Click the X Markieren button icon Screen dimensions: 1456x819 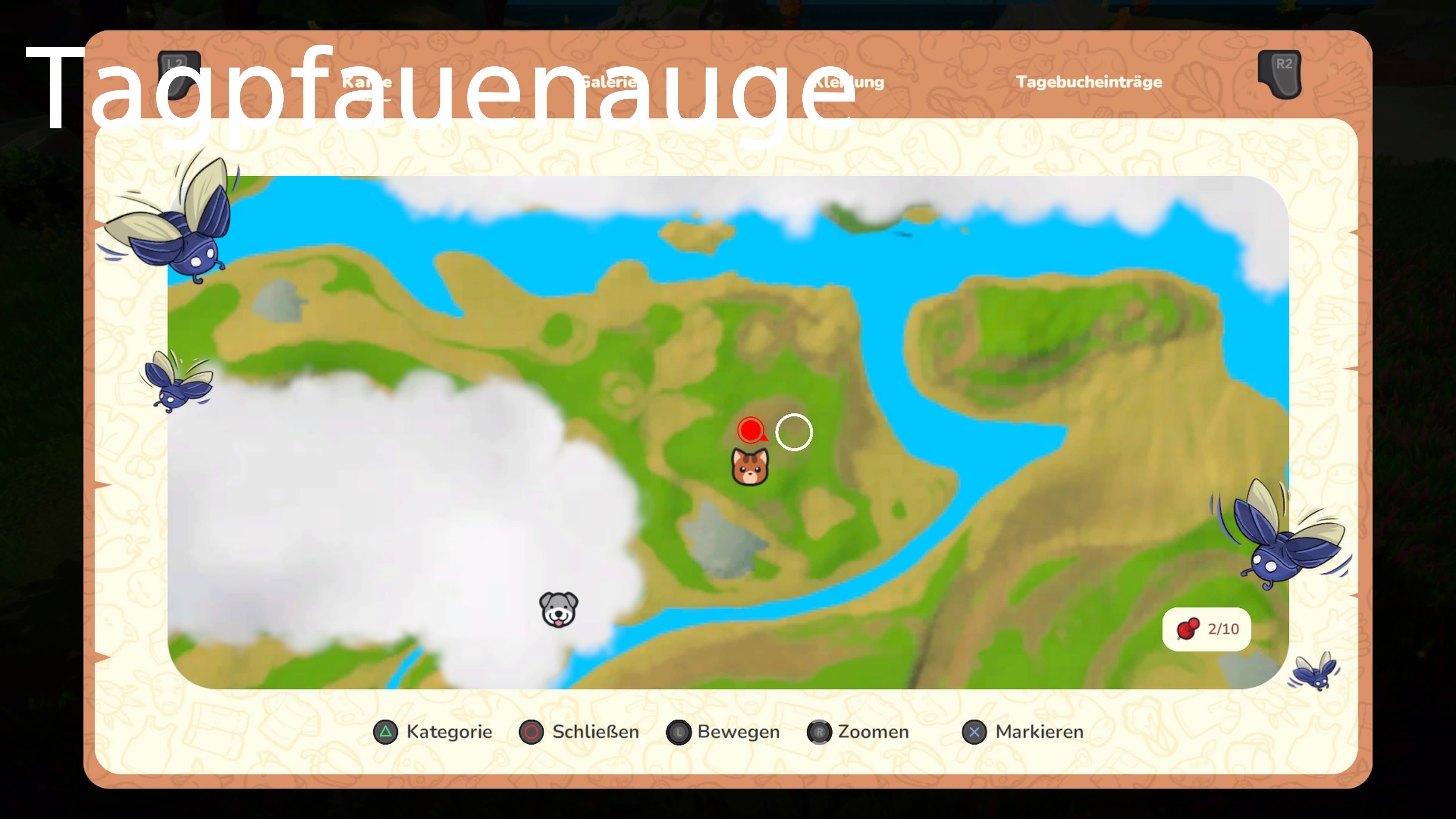974,732
